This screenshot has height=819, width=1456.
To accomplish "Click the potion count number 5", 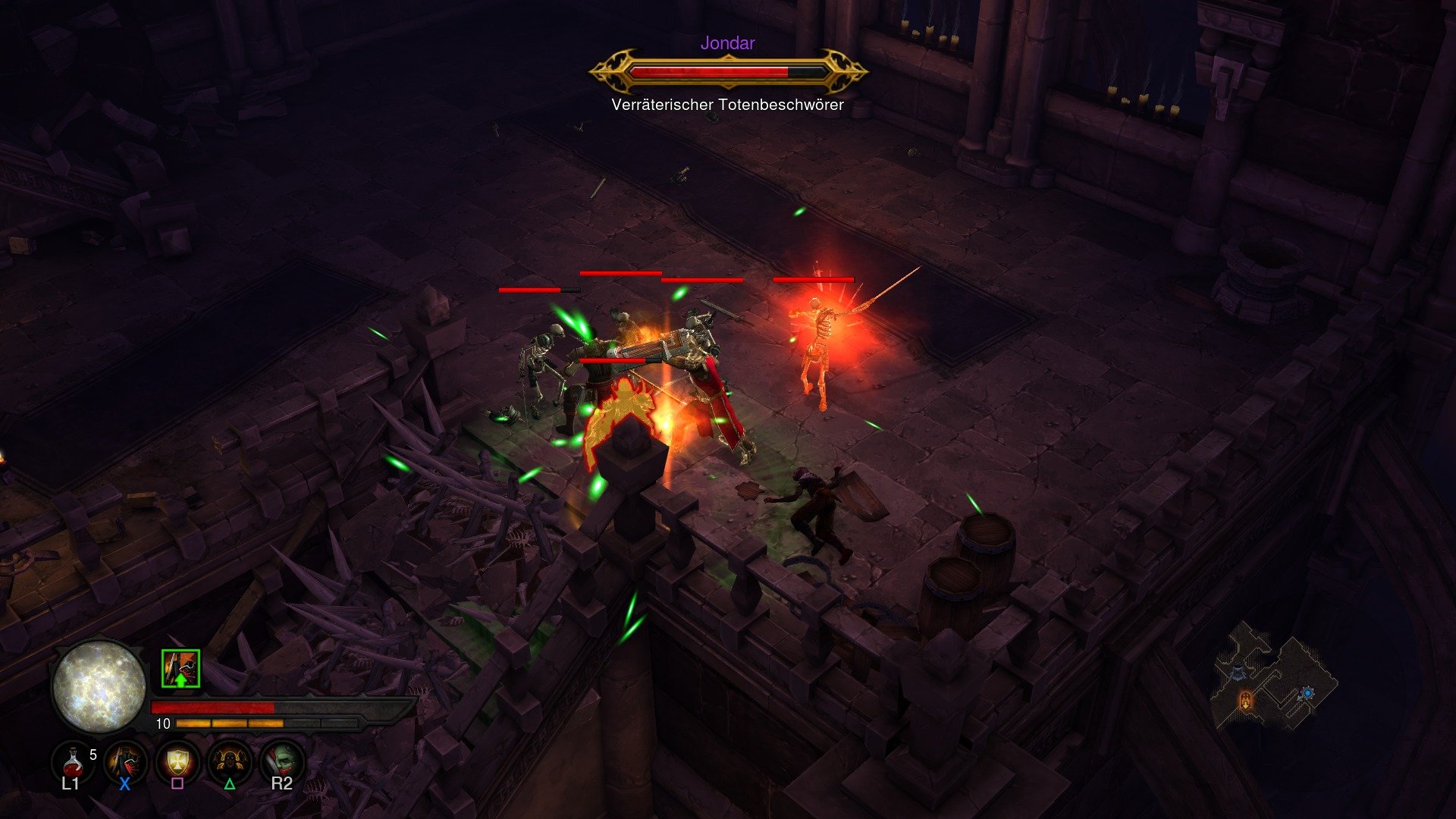I will pos(93,754).
